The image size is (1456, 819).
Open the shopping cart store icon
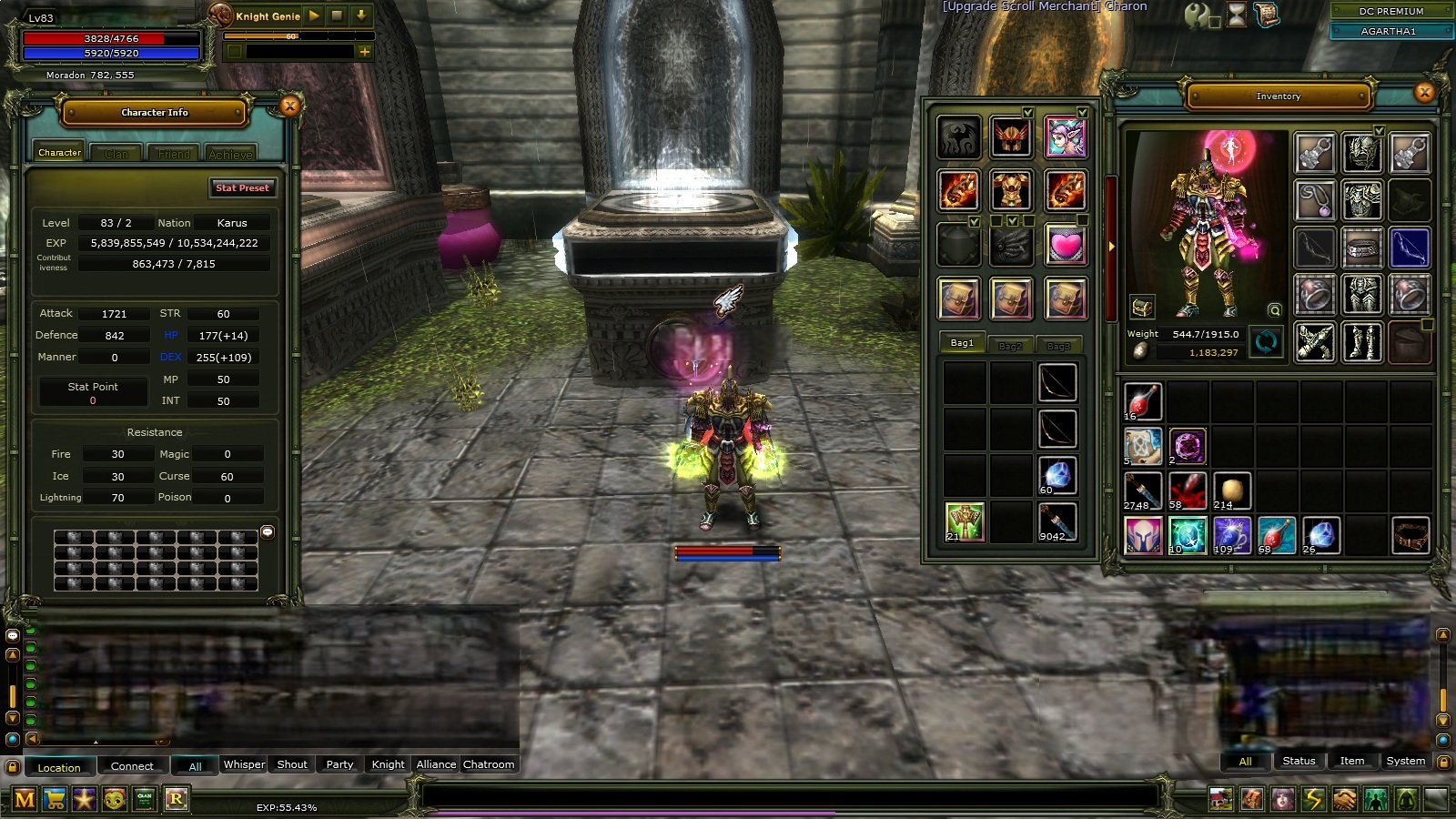55,800
